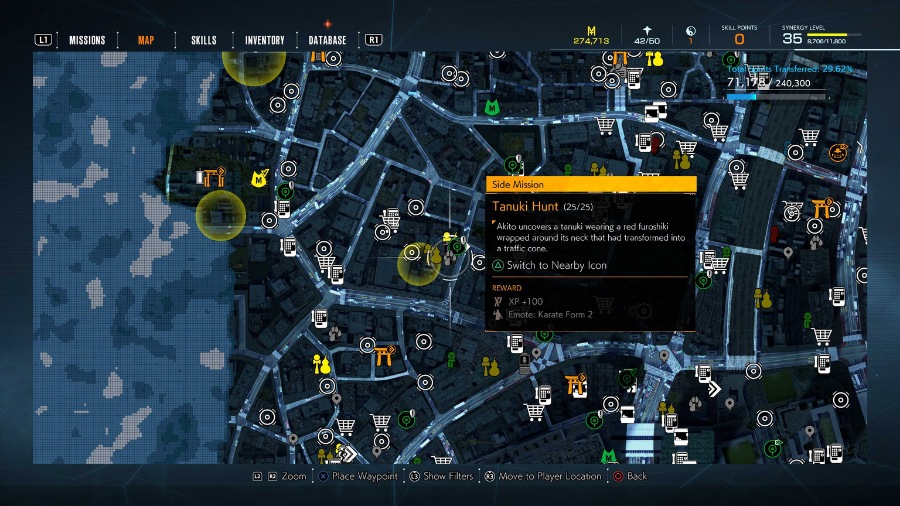Screen dimensions: 900x506
Task: Click the Tanuki Hunt side mission title
Action: coord(523,206)
